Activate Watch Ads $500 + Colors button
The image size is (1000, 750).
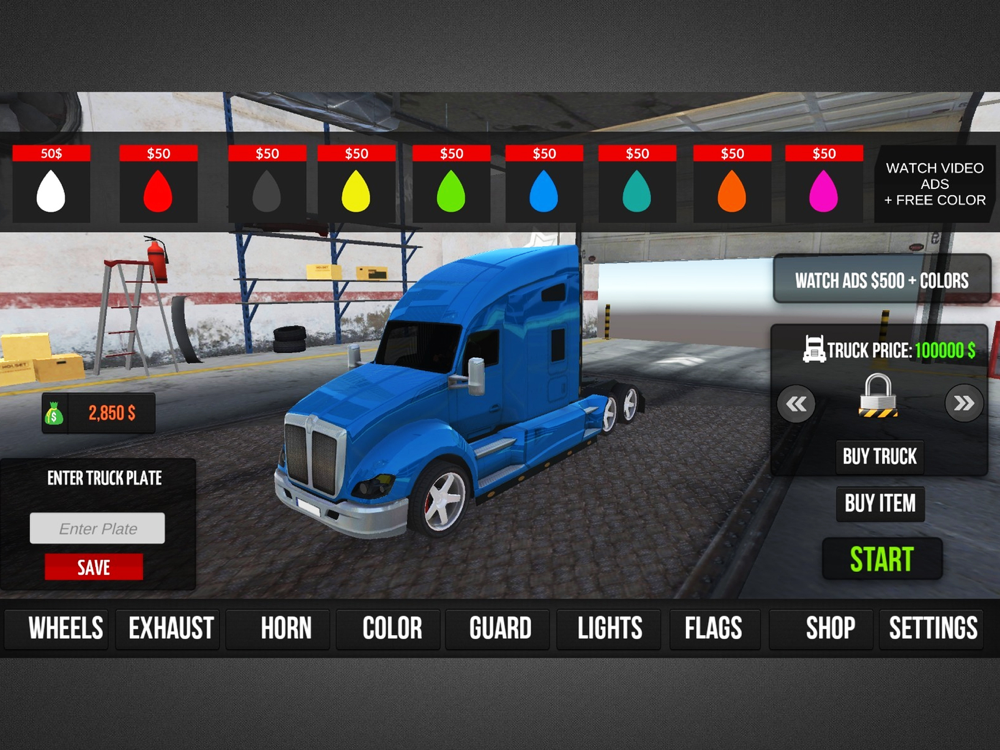(x=881, y=281)
